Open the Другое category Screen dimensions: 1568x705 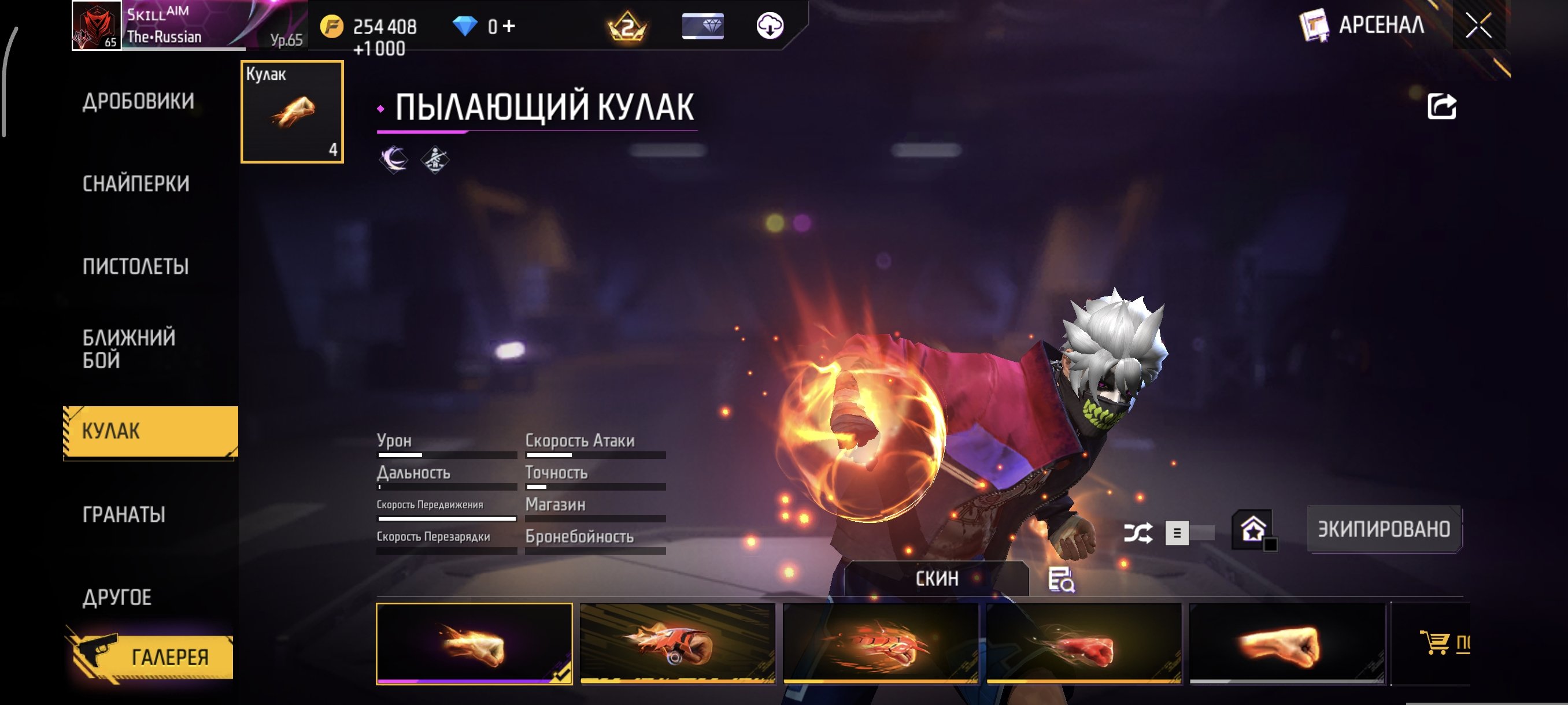point(117,598)
